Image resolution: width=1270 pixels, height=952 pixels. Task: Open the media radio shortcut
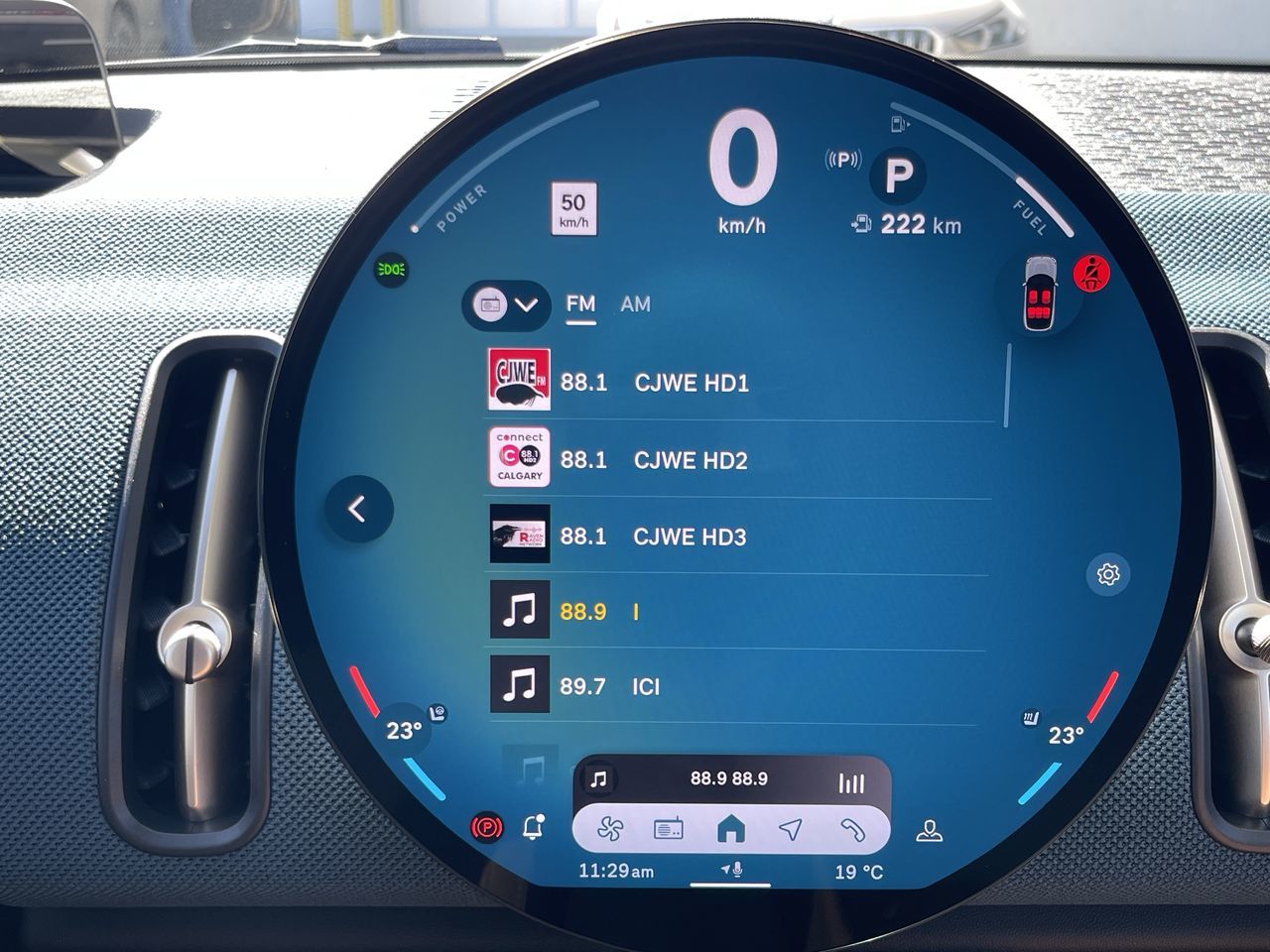pos(669,829)
